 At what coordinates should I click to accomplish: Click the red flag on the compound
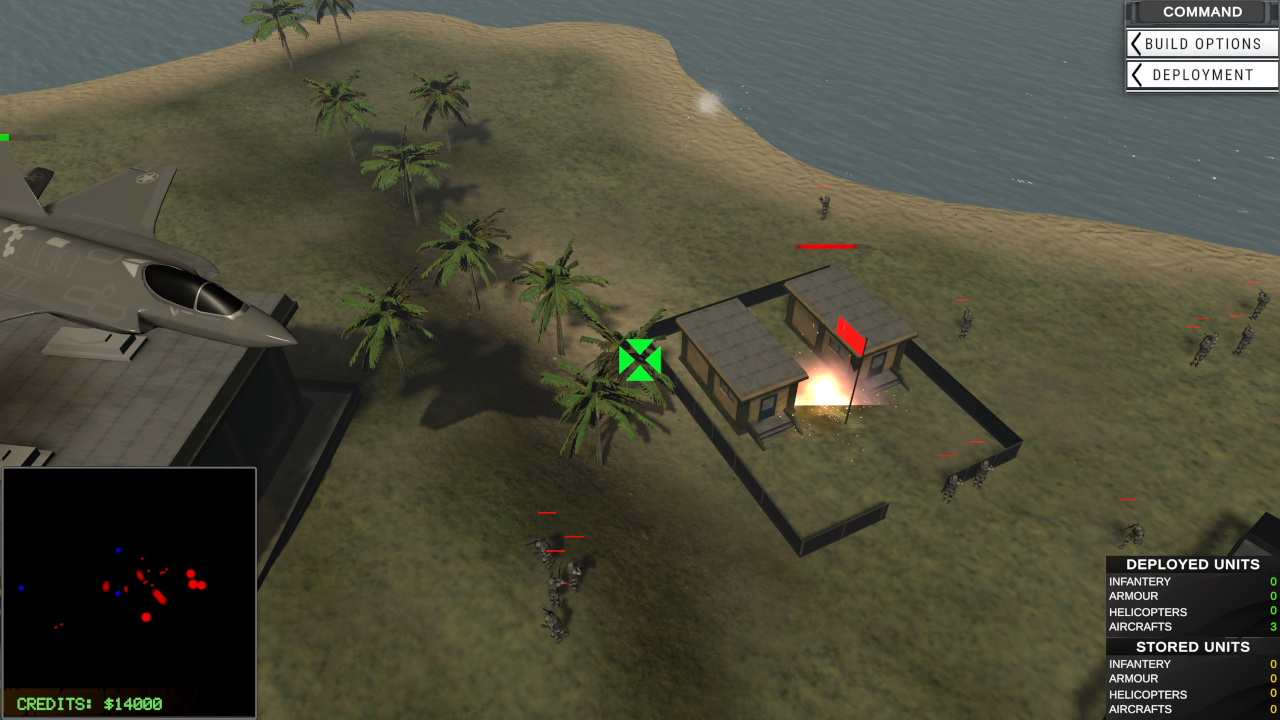tap(851, 334)
